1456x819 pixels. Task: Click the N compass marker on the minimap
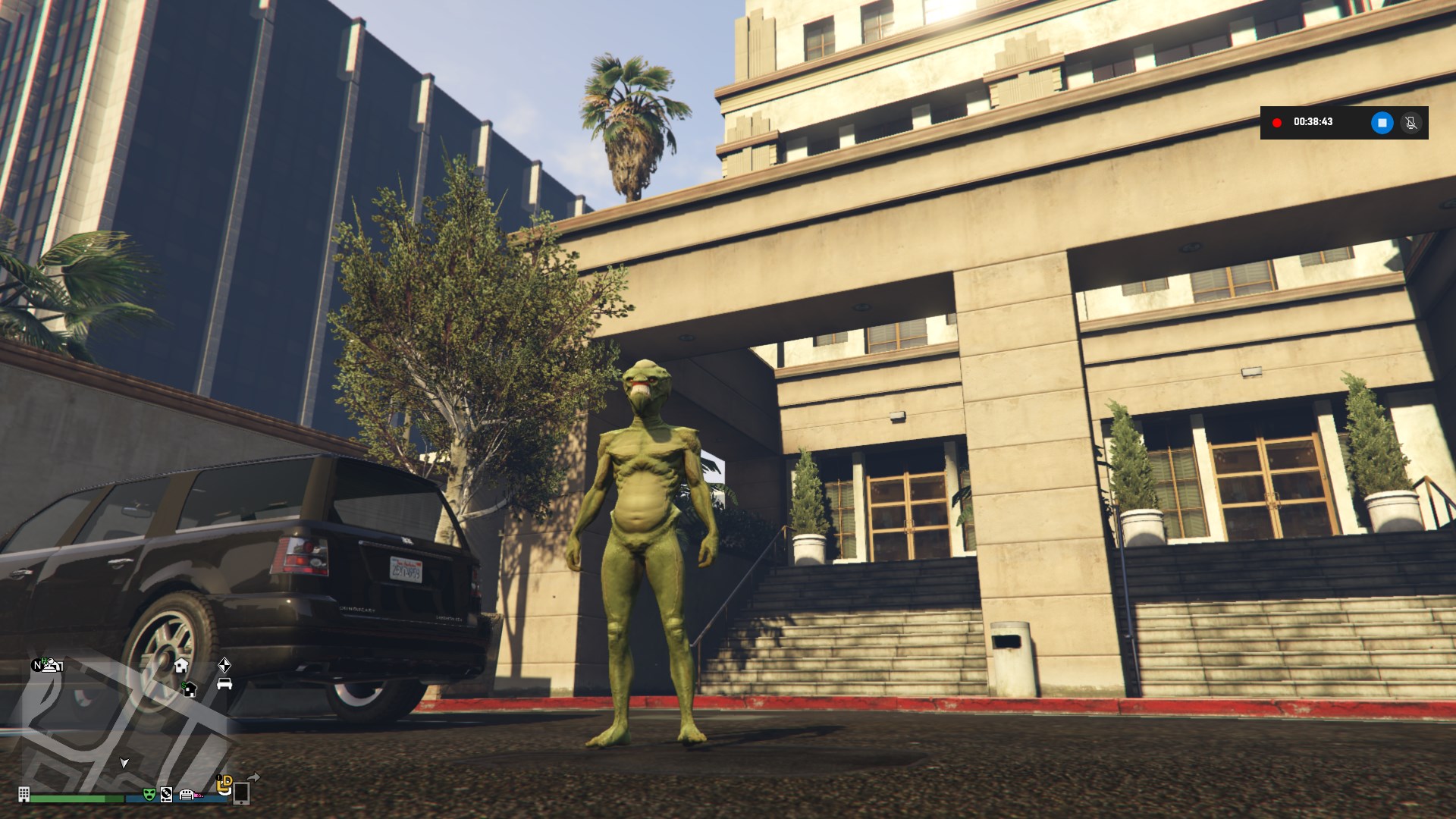click(x=37, y=666)
